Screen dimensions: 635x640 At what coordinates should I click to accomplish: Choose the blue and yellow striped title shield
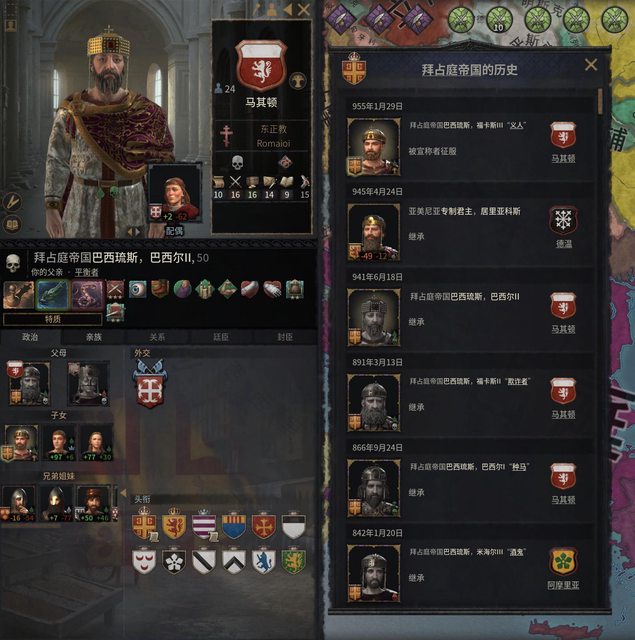(233, 526)
